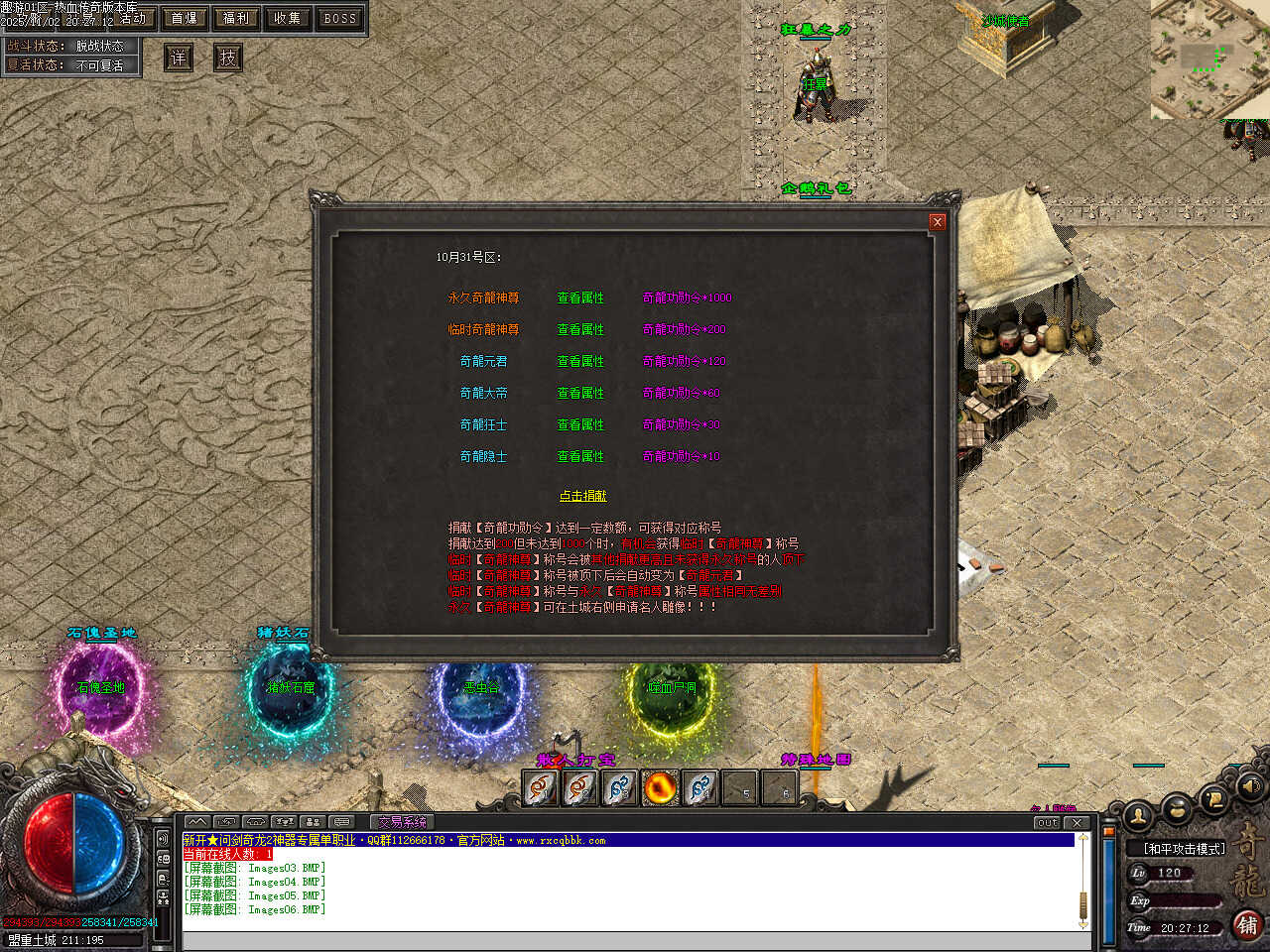Open the BOSS menu button
This screenshot has width=1270, height=952.
[340, 18]
